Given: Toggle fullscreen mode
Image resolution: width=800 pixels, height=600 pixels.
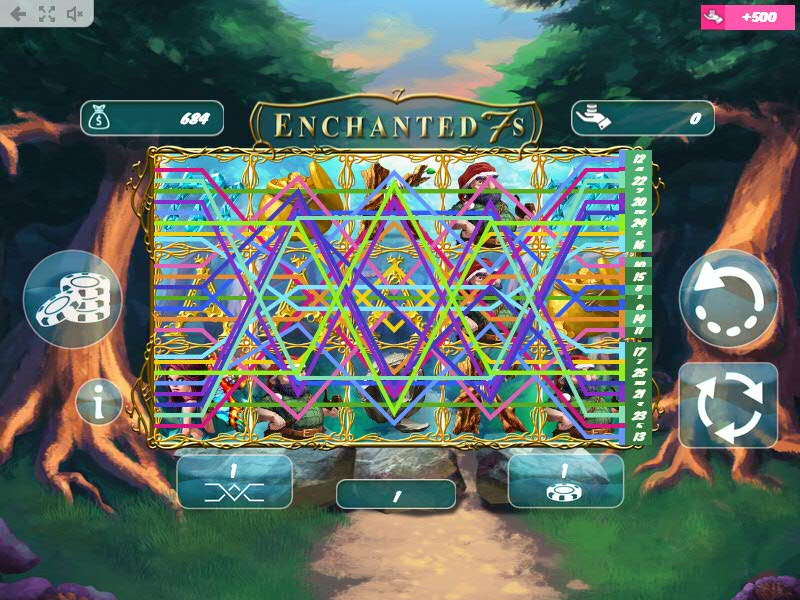Looking at the screenshot, I should 47,14.
